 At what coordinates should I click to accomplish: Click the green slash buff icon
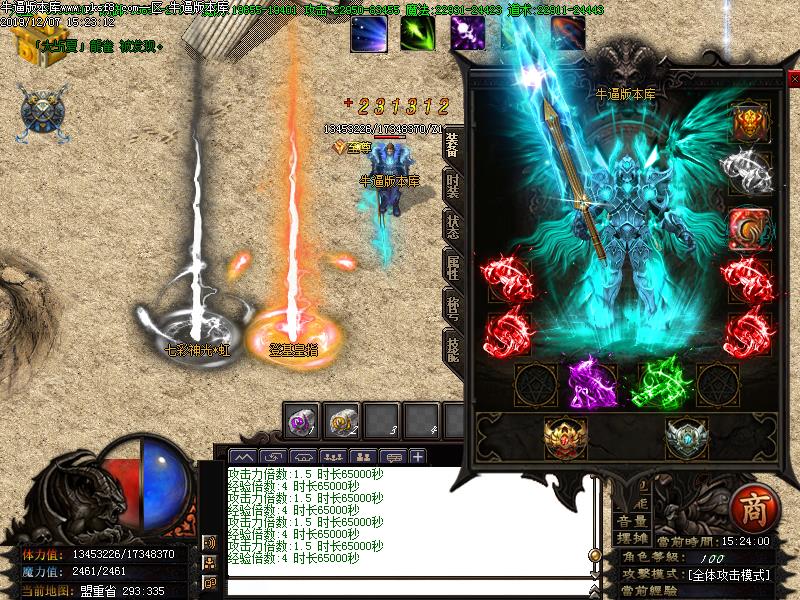pos(418,33)
